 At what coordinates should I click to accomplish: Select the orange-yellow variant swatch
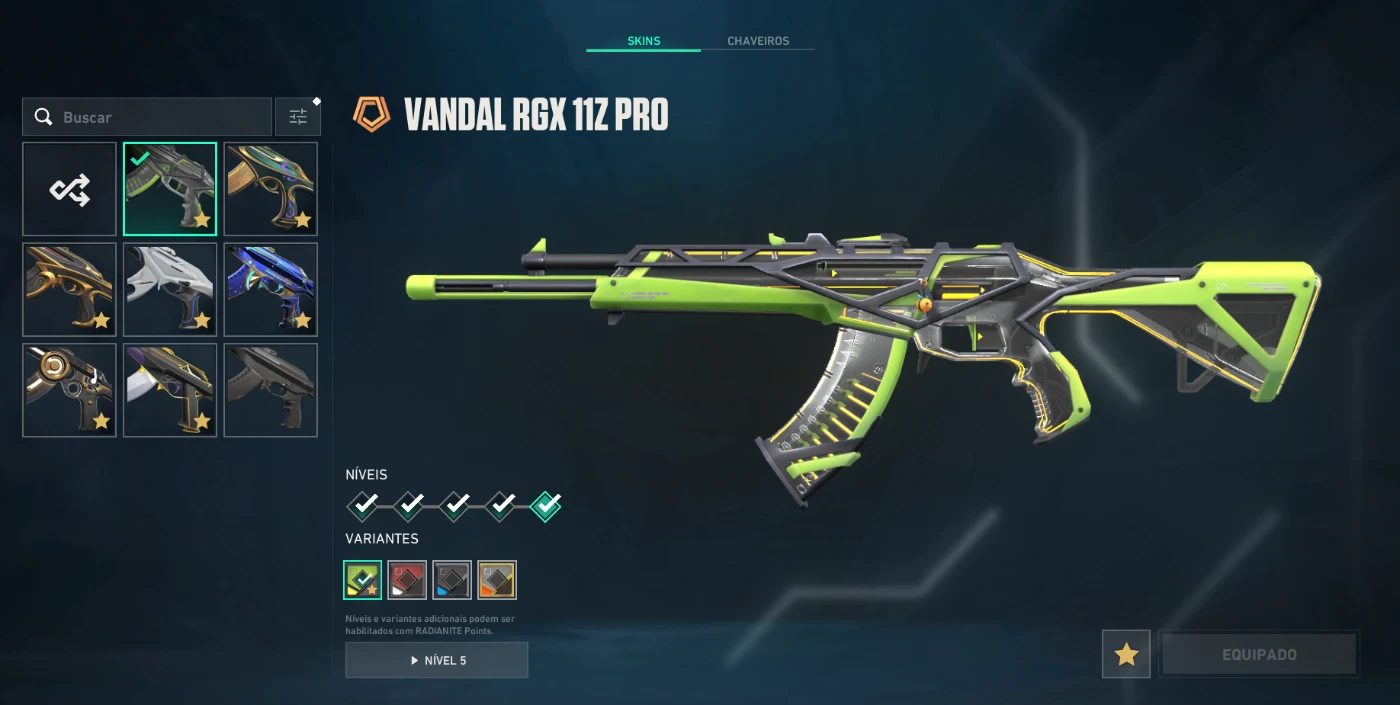point(497,580)
